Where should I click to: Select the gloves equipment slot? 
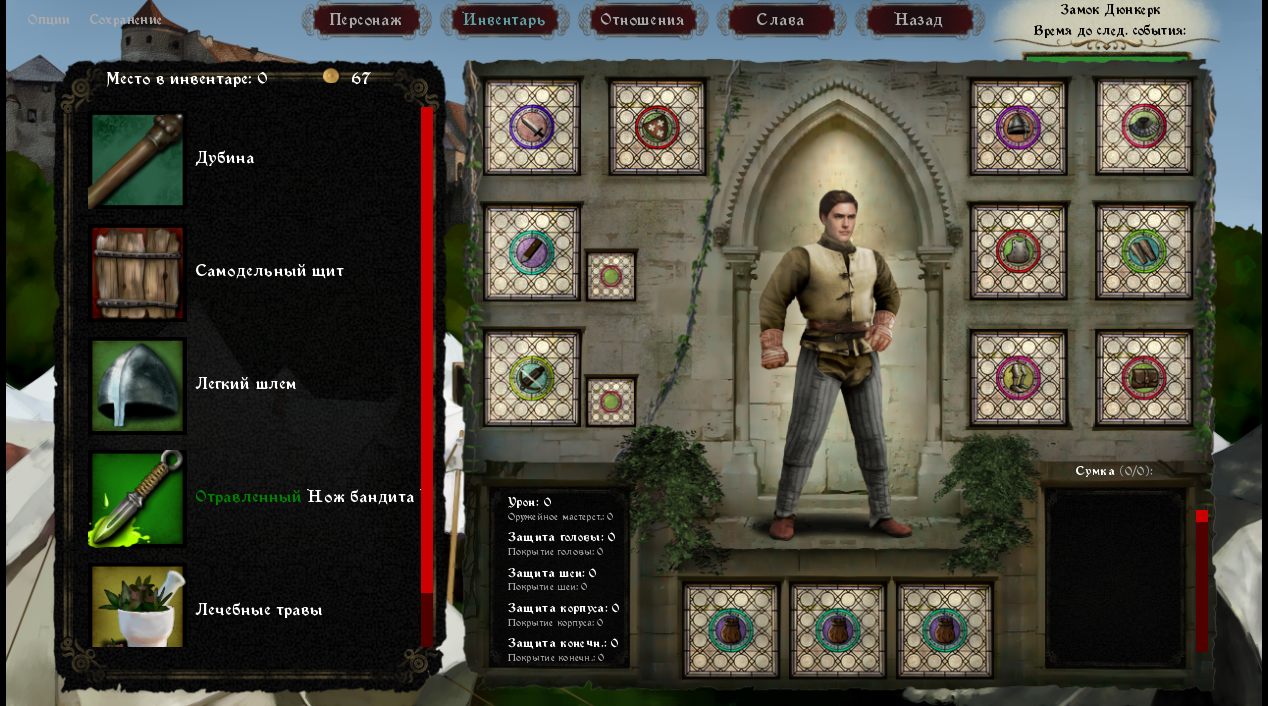pos(1144,251)
